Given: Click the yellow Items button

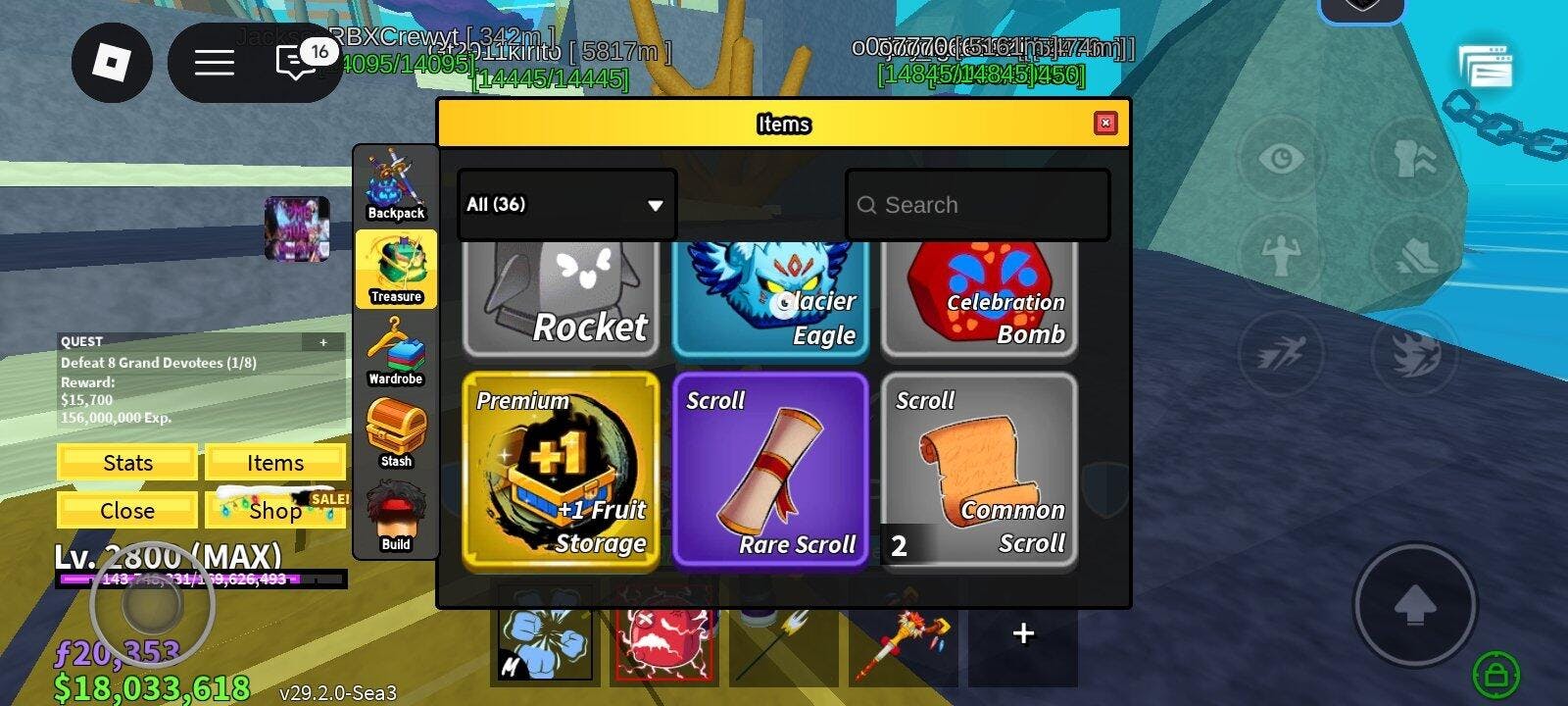Looking at the screenshot, I should point(274,463).
